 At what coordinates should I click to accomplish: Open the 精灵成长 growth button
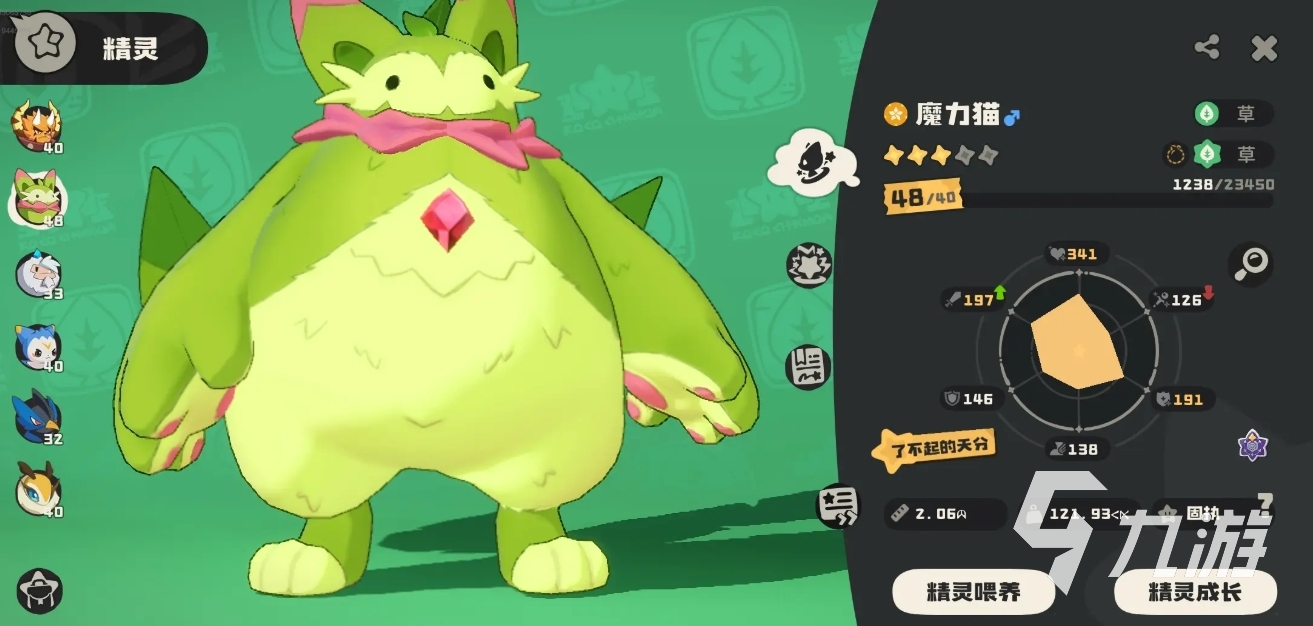[x=1195, y=591]
